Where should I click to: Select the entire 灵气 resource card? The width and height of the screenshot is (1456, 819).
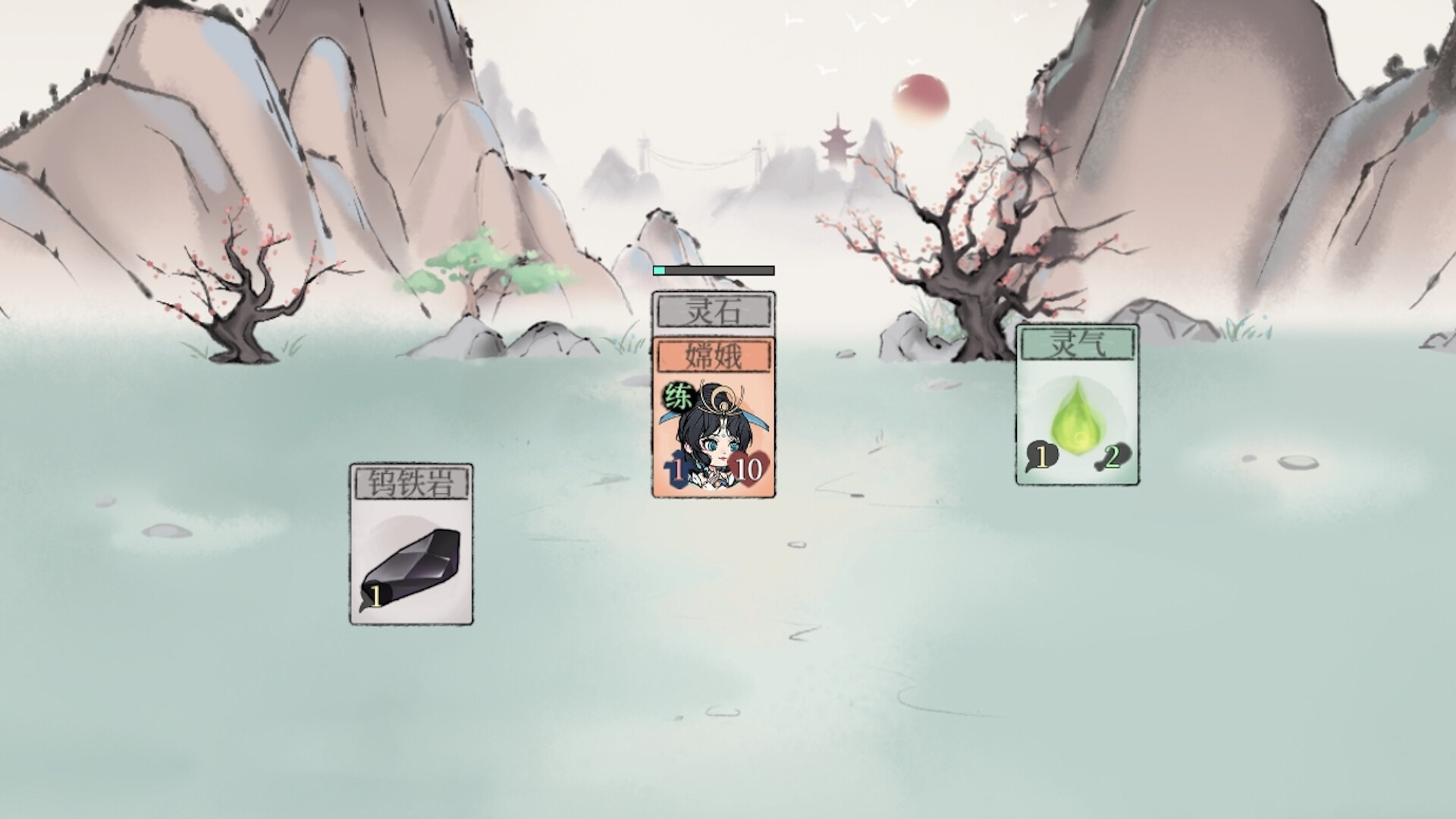[1076, 403]
